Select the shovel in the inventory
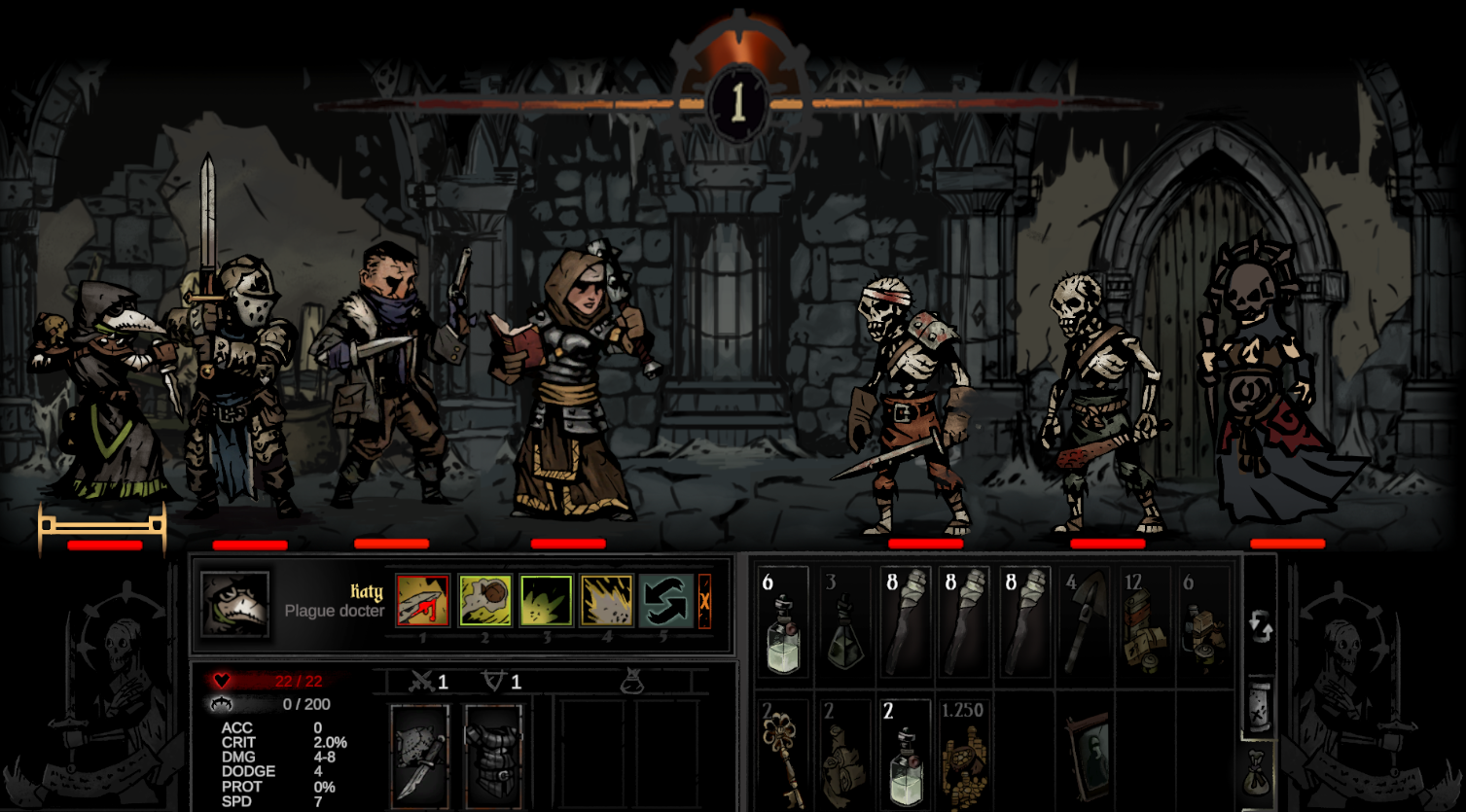The width and height of the screenshot is (1466, 812). [1086, 622]
